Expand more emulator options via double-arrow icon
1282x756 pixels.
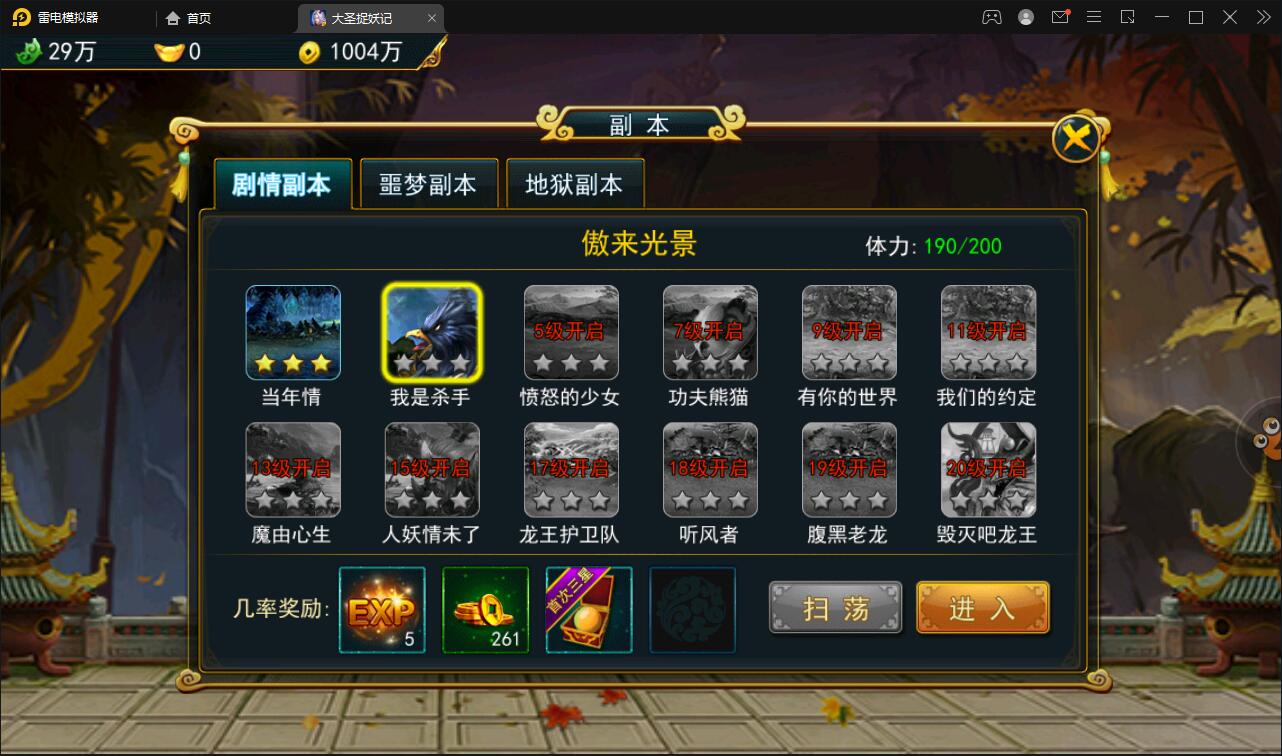coord(1264,17)
